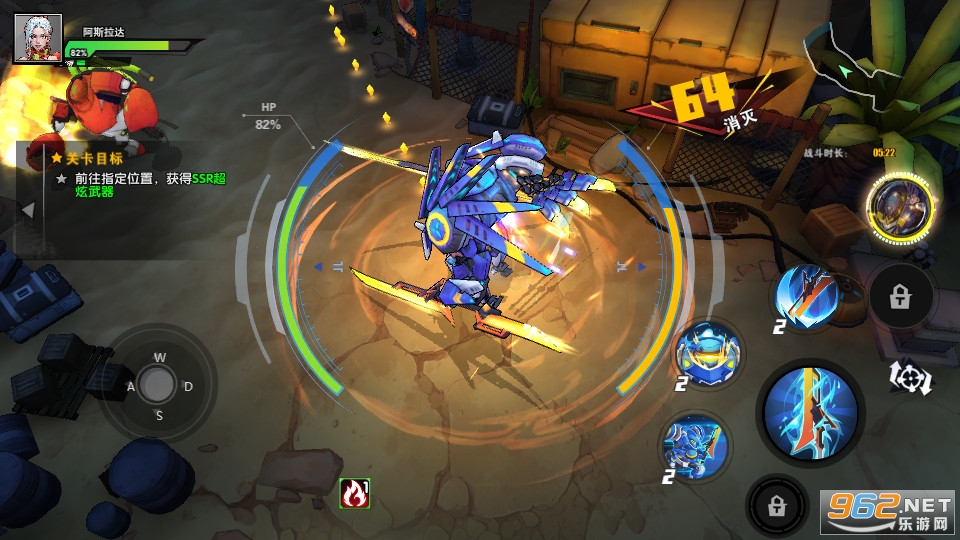Toggle the target switch crosshair icon
Screen dimensions: 960x540
tap(911, 377)
